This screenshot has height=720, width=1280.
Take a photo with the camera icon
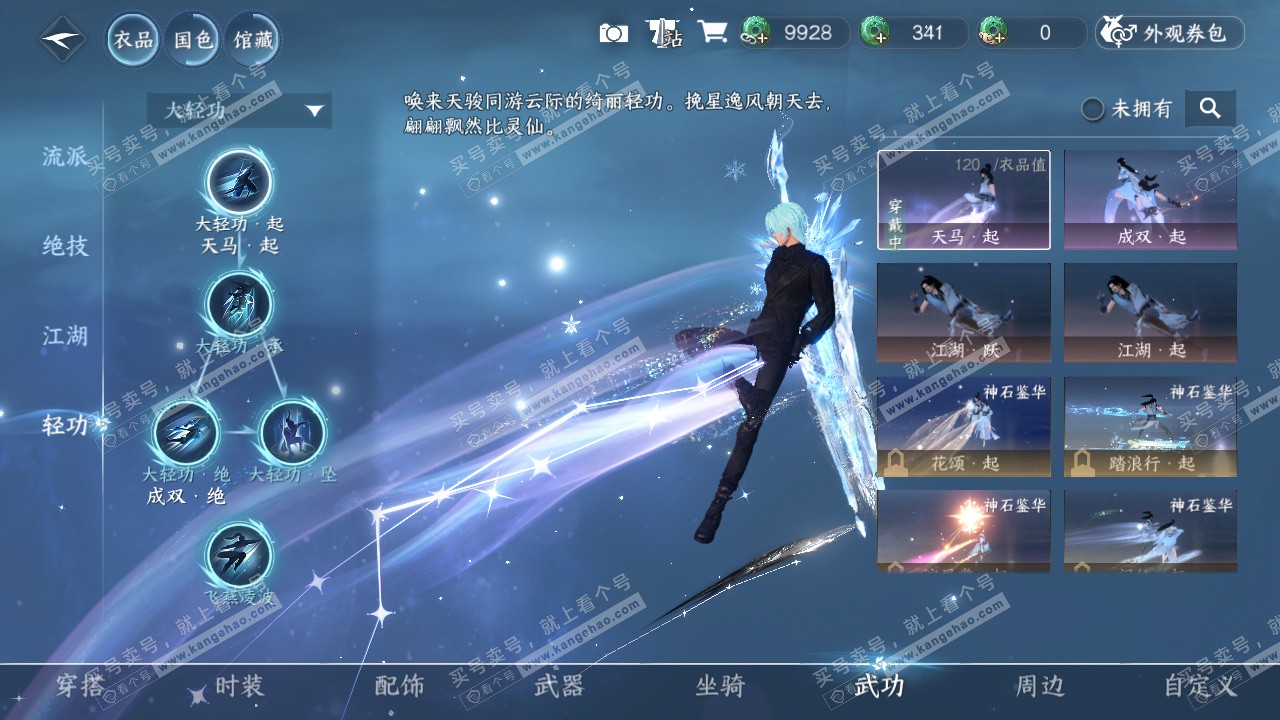coord(613,33)
